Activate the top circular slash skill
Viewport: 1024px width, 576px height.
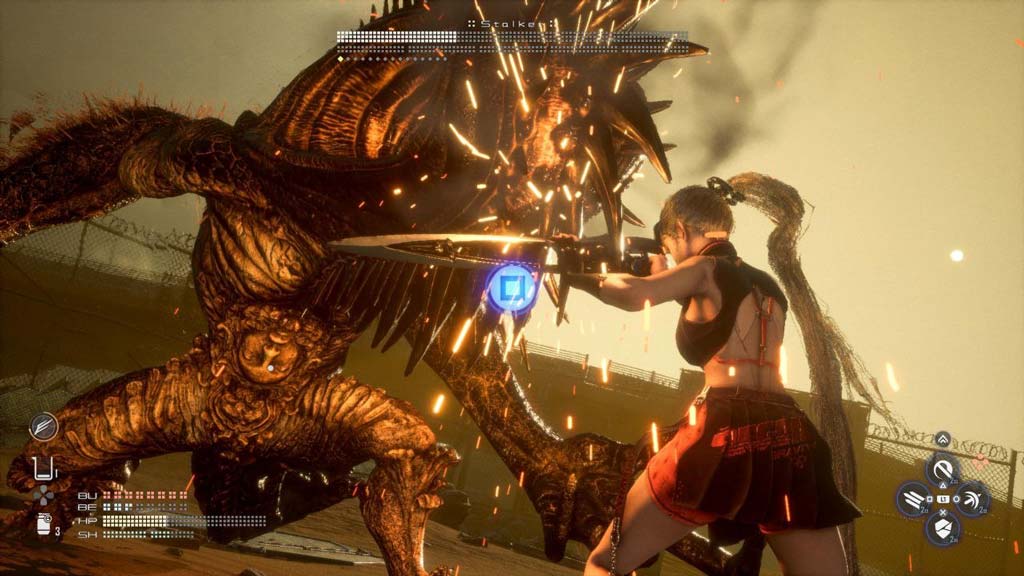point(942,468)
